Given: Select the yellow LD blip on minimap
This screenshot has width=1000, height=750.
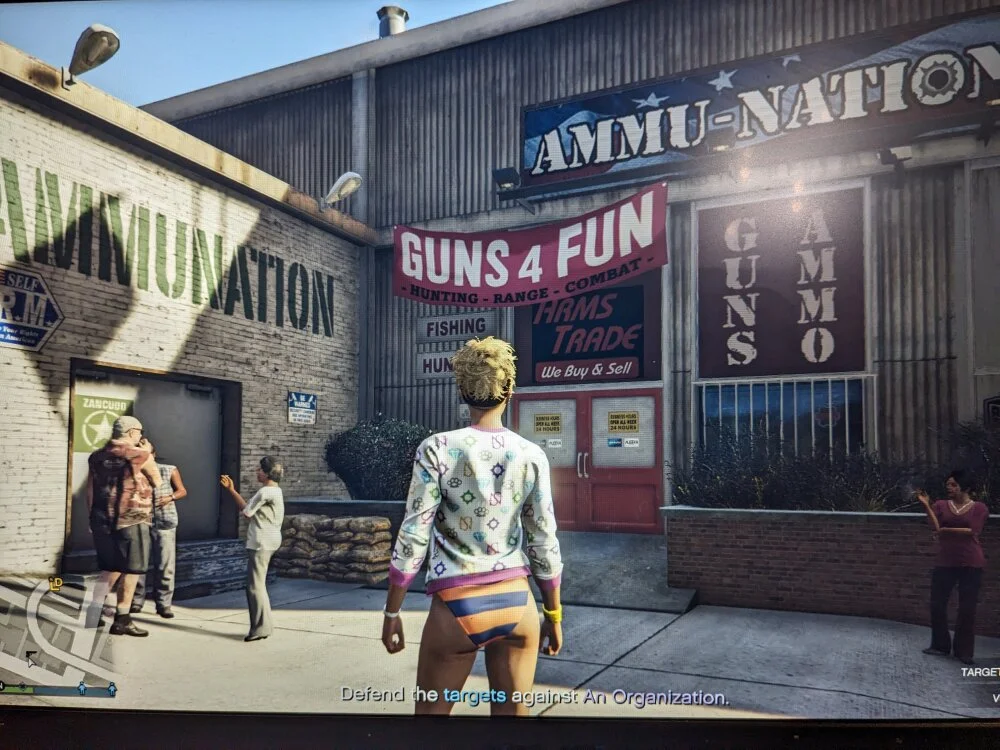Looking at the screenshot, I should tap(56, 583).
